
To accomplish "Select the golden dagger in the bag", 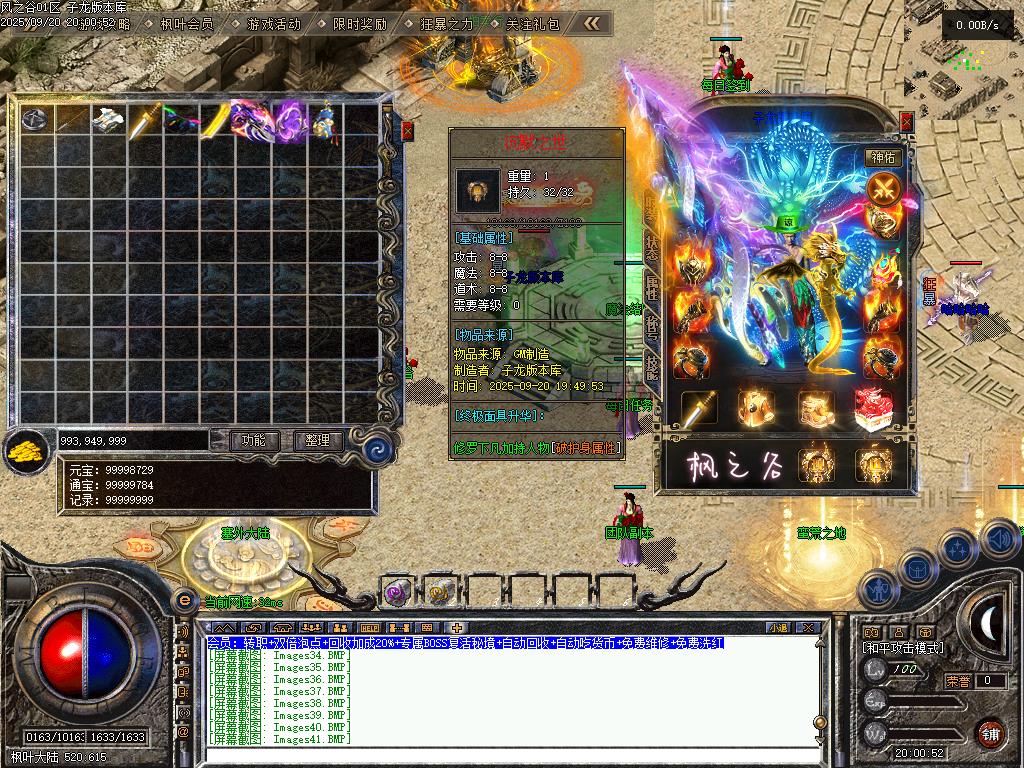I will pos(145,120).
